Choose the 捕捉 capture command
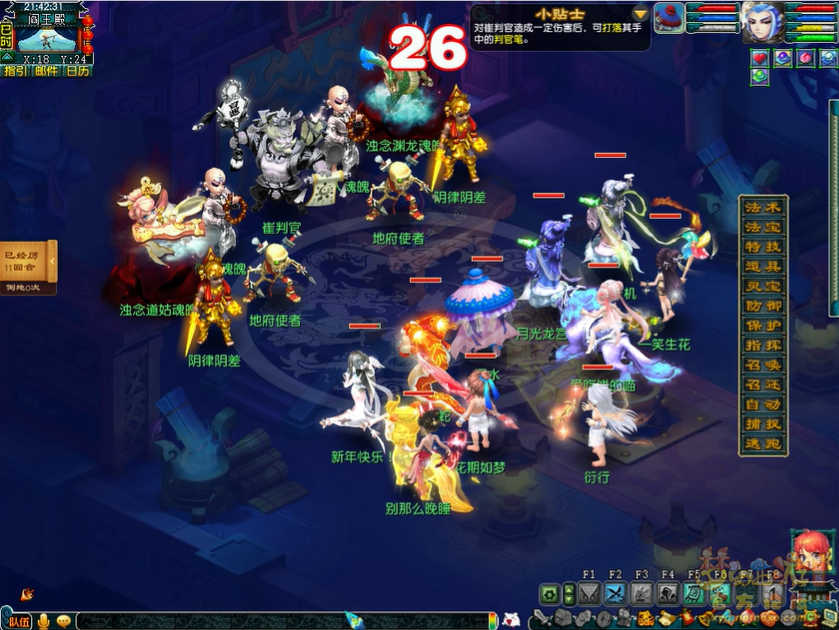Image resolution: width=839 pixels, height=630 pixels. [x=764, y=424]
